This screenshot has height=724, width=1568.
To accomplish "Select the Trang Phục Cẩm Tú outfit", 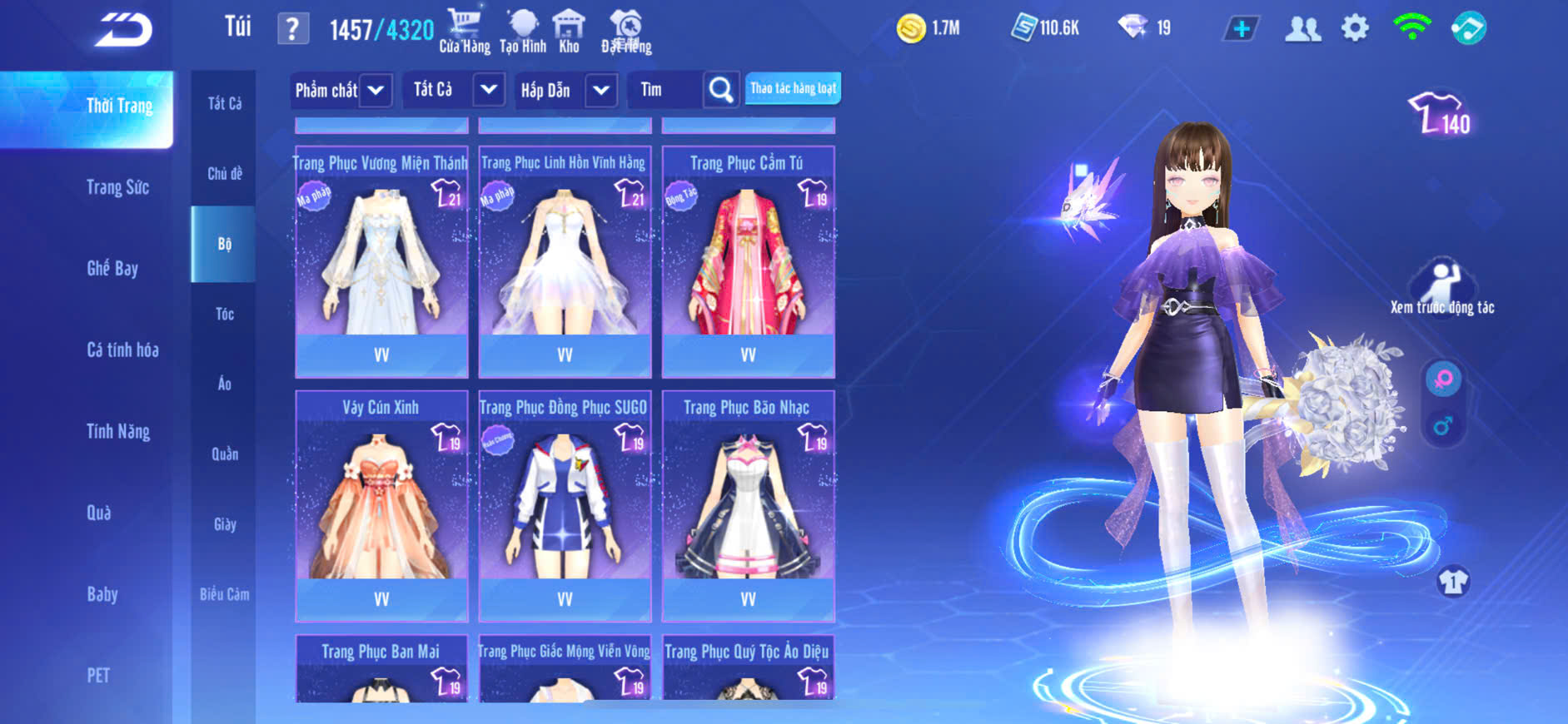I will (748, 261).
